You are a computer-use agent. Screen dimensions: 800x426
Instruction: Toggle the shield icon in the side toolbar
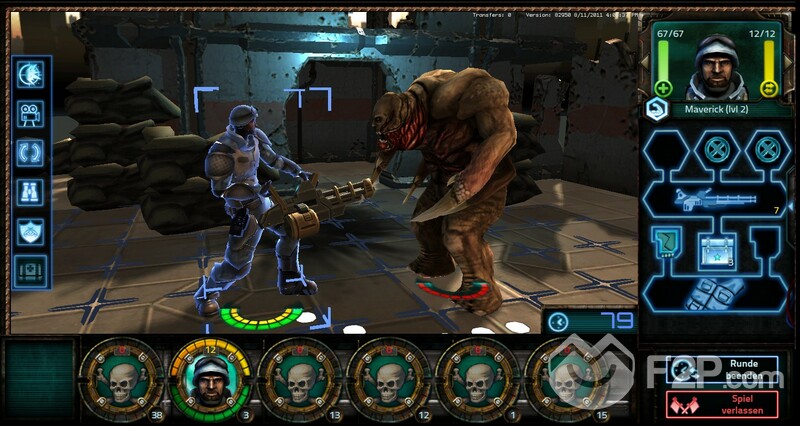click(x=30, y=231)
